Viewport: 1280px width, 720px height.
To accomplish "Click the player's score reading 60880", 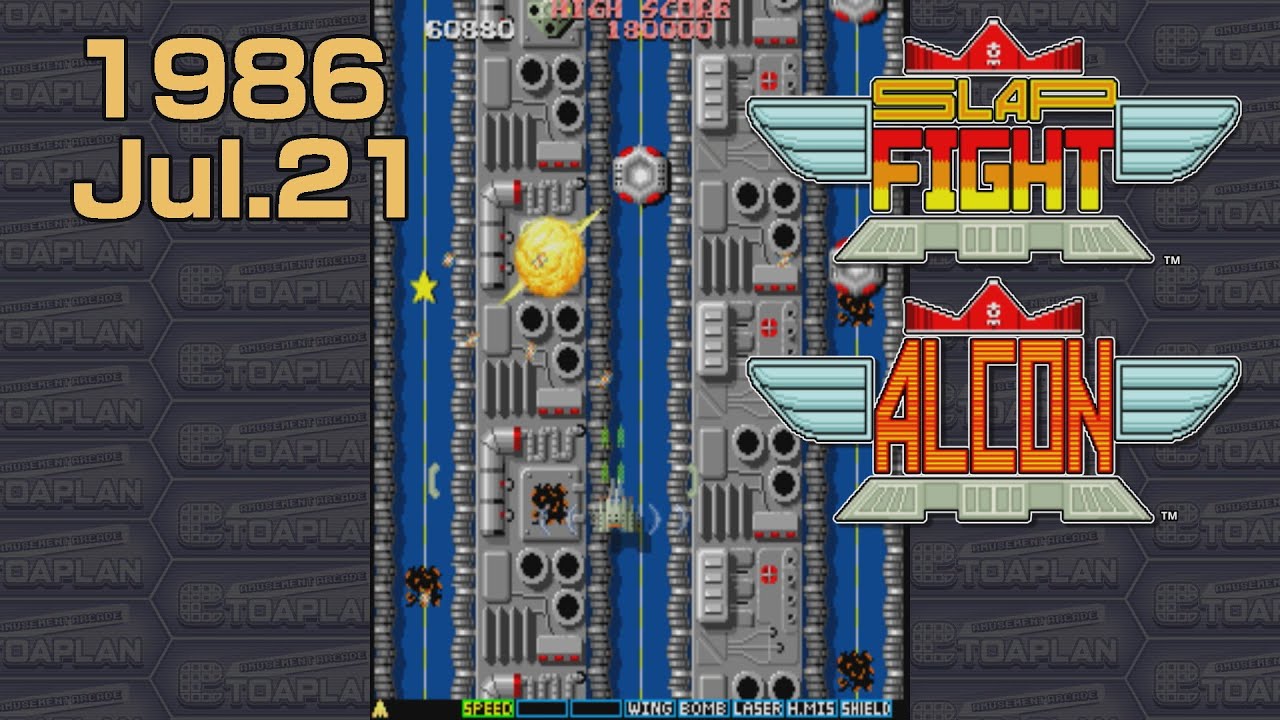I will point(472,27).
